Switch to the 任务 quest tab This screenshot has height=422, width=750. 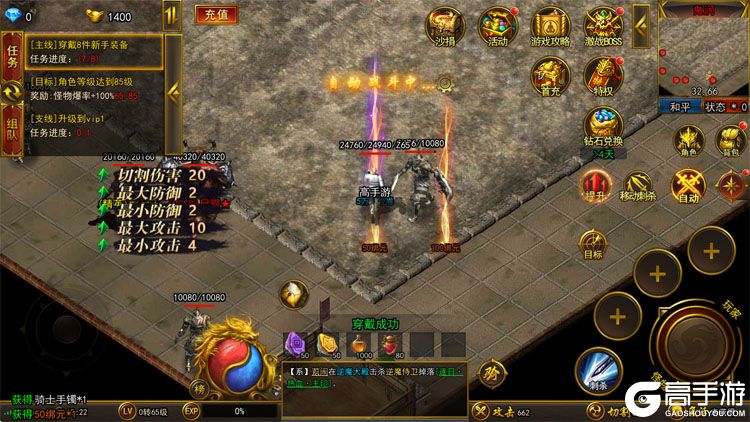[x=13, y=54]
